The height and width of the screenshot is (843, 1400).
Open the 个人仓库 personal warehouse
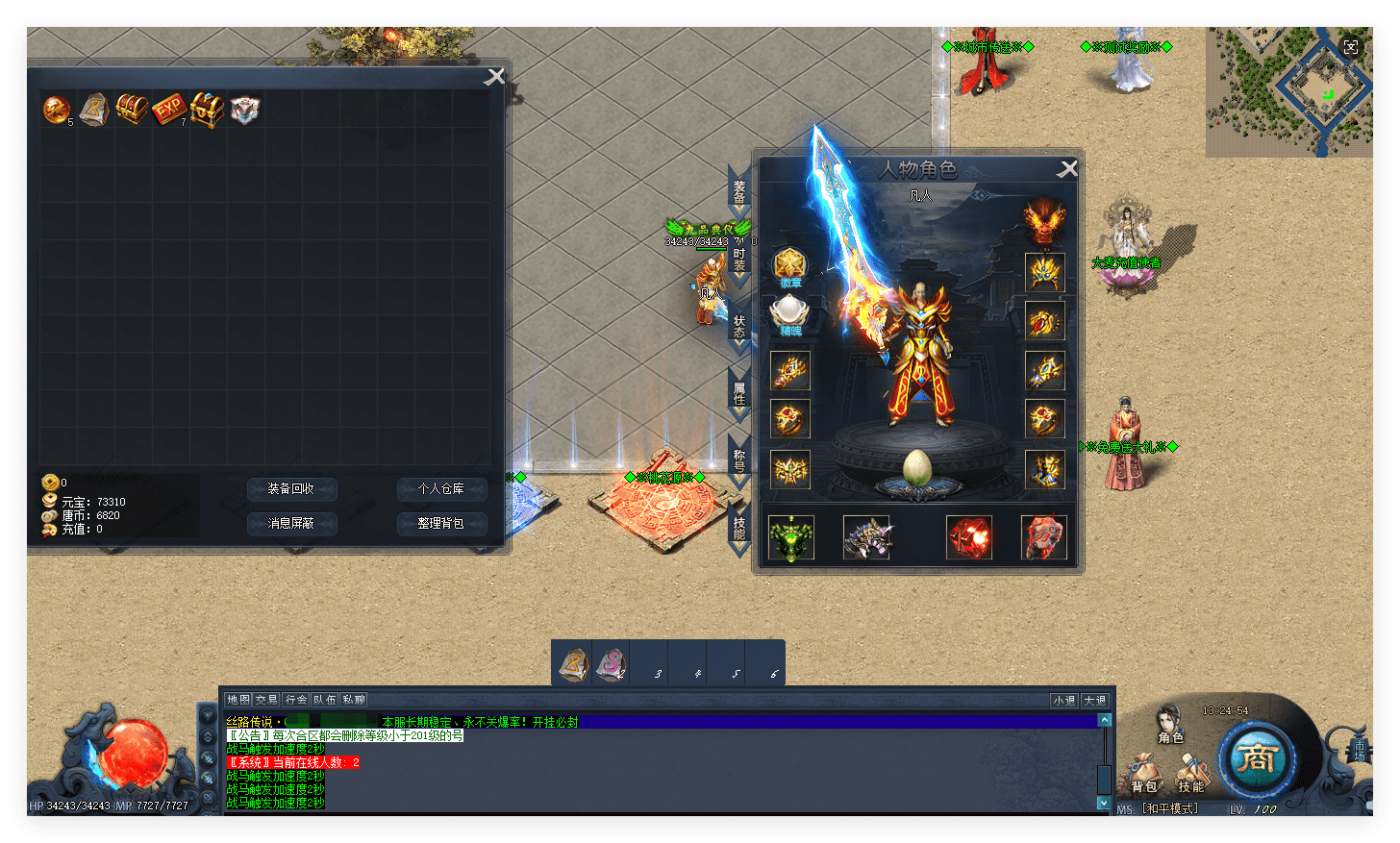[441, 489]
